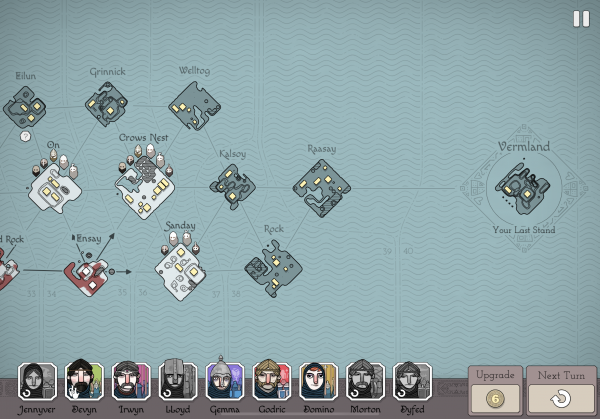Select the Vermland last stand island

(x=524, y=187)
